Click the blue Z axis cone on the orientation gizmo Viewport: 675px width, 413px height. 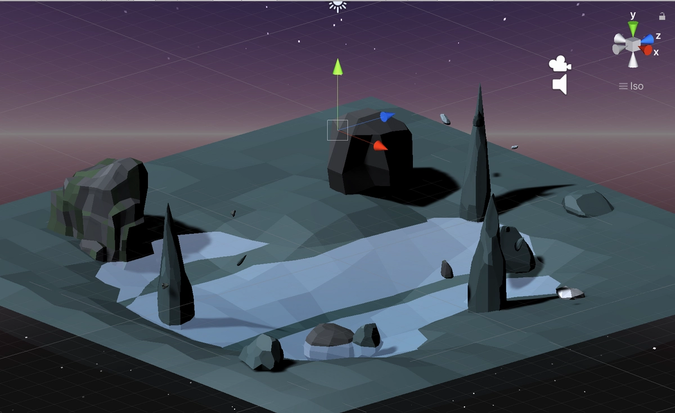click(647, 37)
